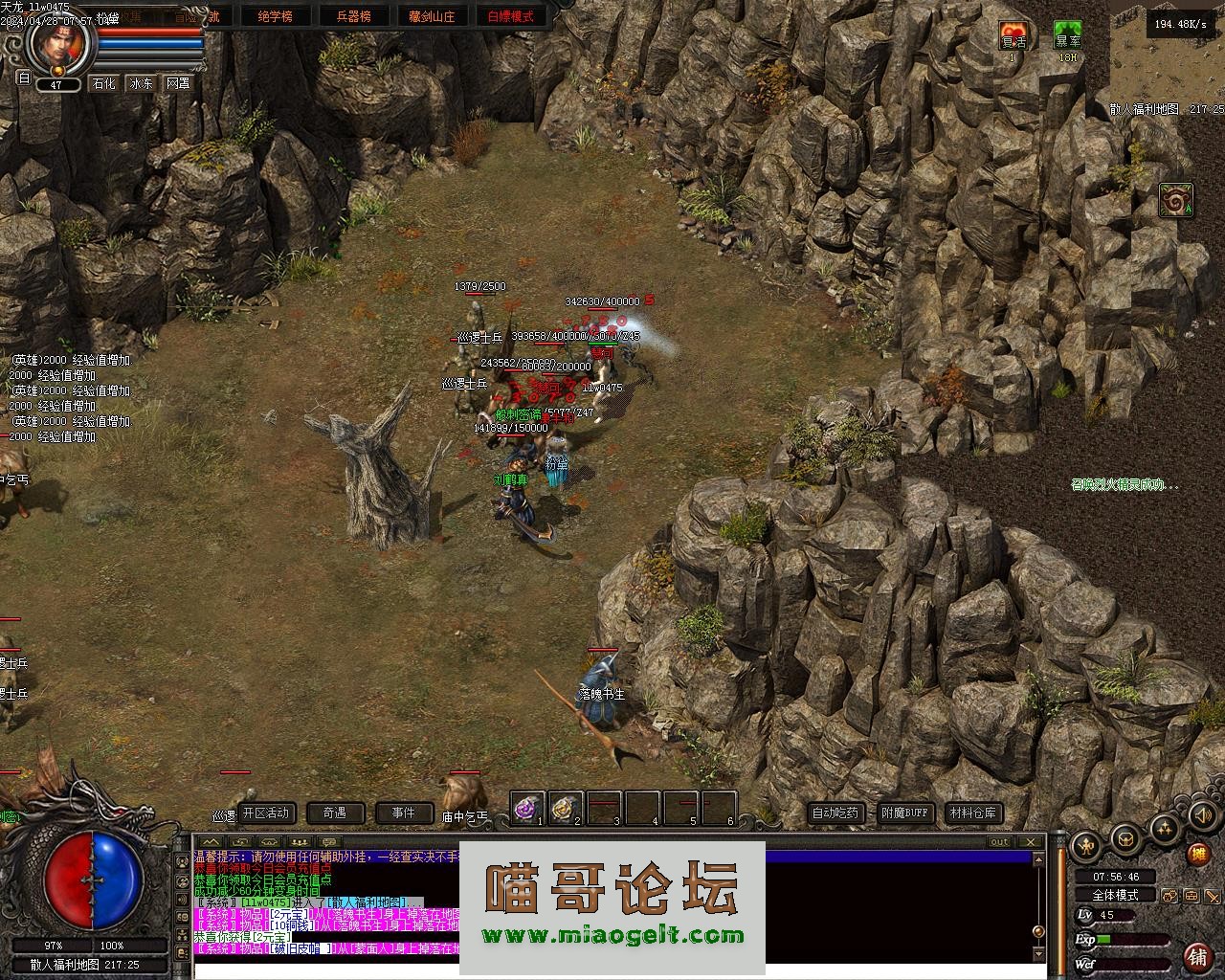Open the 兵器榜 weapon ranking
This screenshot has width=1225, height=980.
pos(353,16)
